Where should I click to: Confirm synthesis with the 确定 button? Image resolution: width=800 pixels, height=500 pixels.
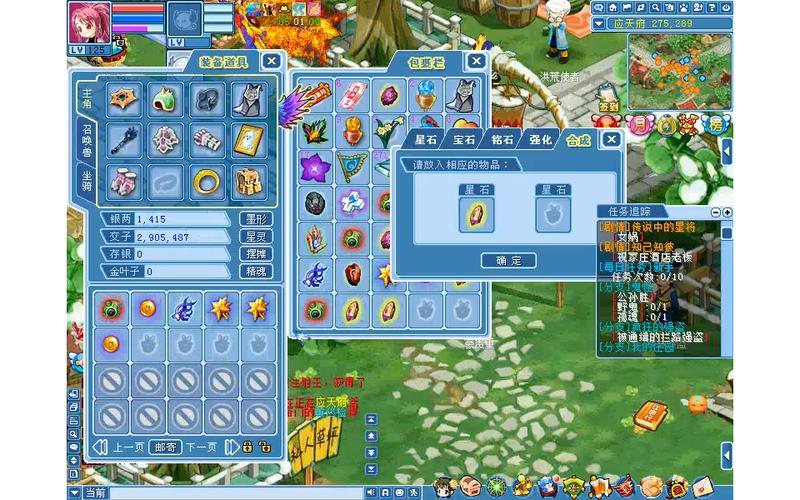[x=509, y=260]
